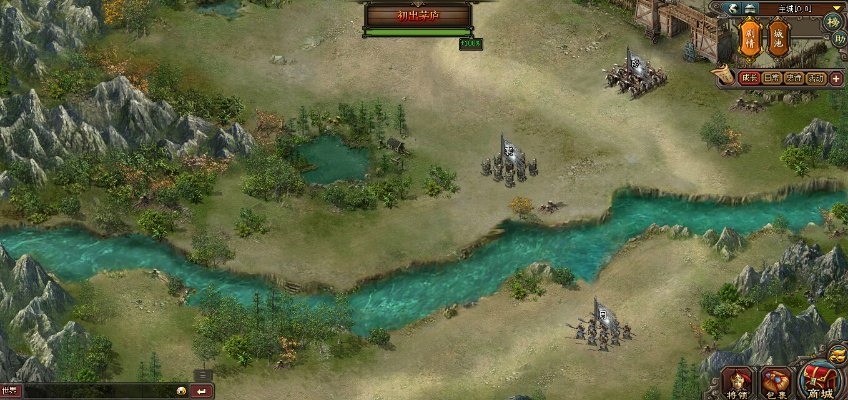
Task: Open the 商城 treasure chest shop
Action: 820,380
